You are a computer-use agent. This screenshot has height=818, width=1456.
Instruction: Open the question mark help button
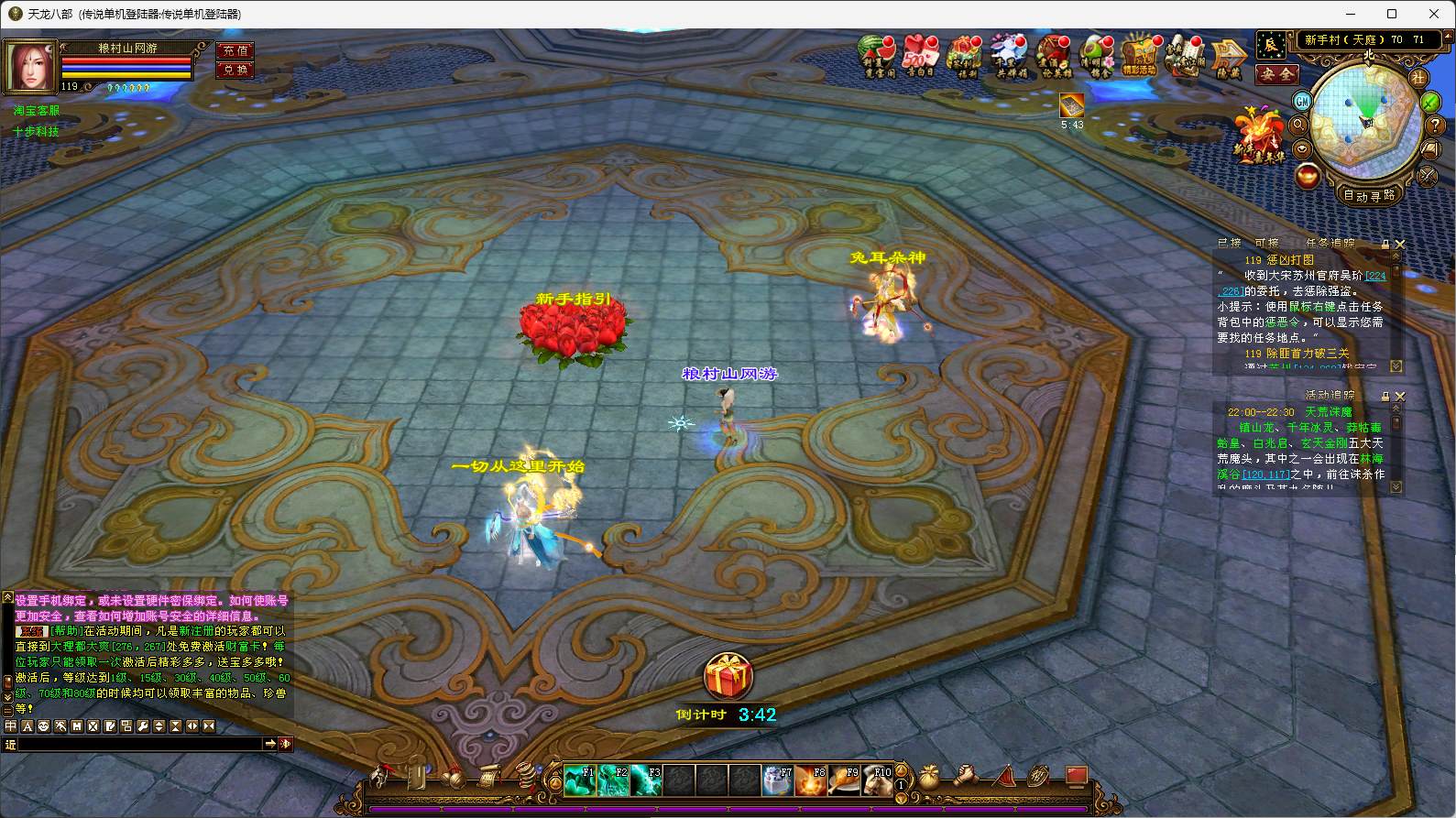pos(1436,126)
